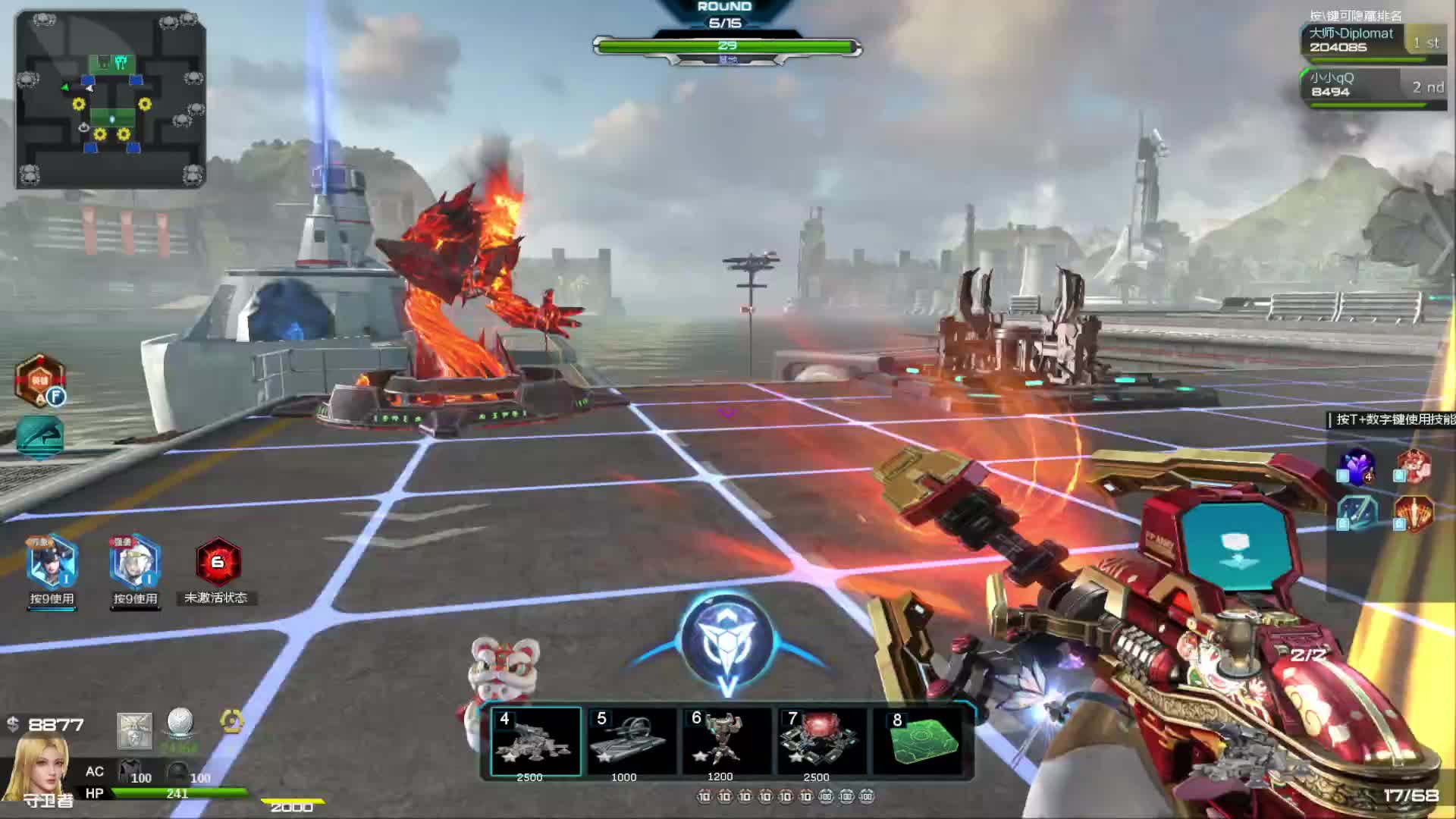Viewport: 1456px width, 819px height.
Task: Choose the green floor pad in slot 8
Action: point(921,741)
